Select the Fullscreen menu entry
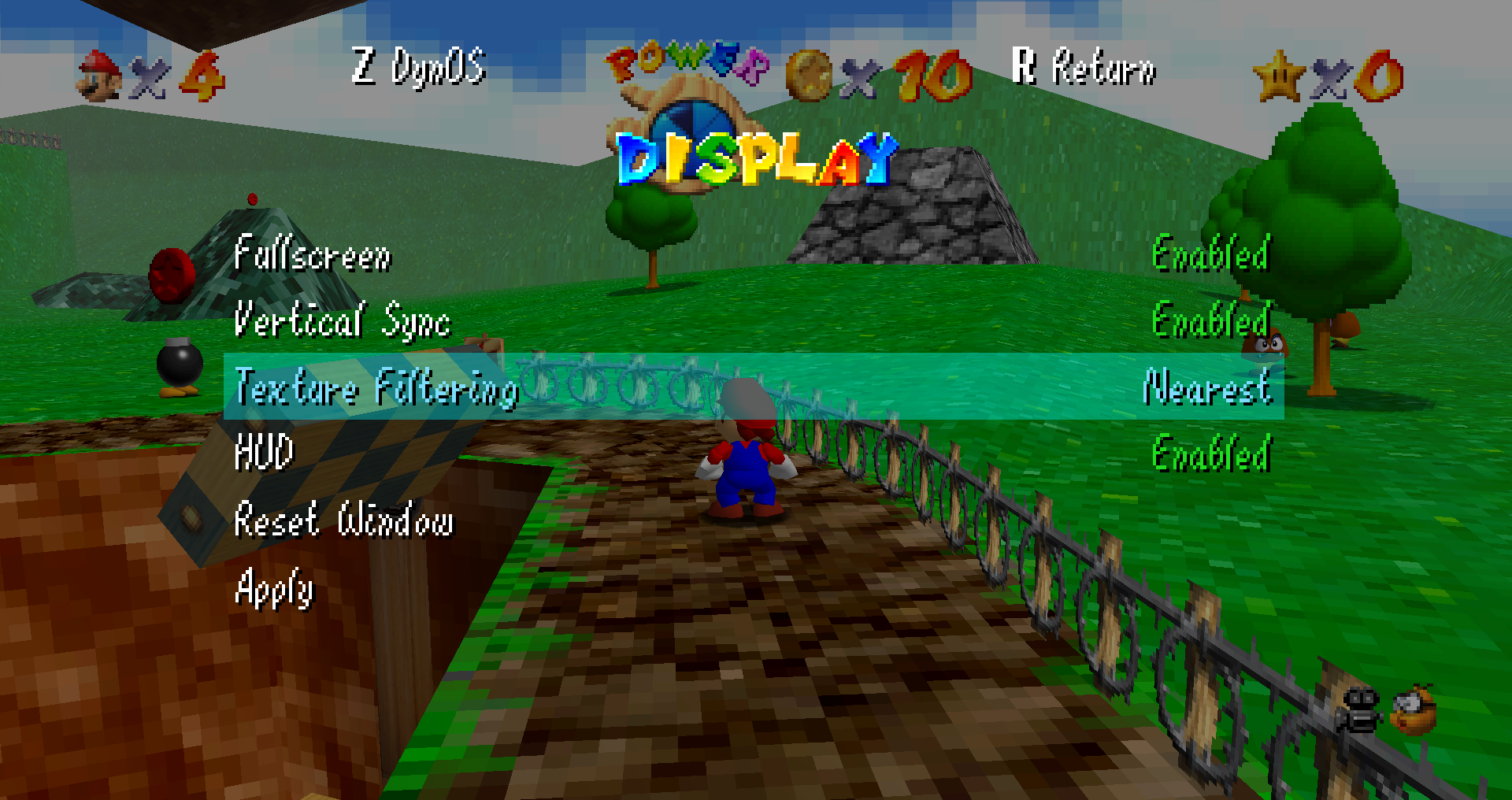This screenshot has height=800, width=1512. click(313, 254)
